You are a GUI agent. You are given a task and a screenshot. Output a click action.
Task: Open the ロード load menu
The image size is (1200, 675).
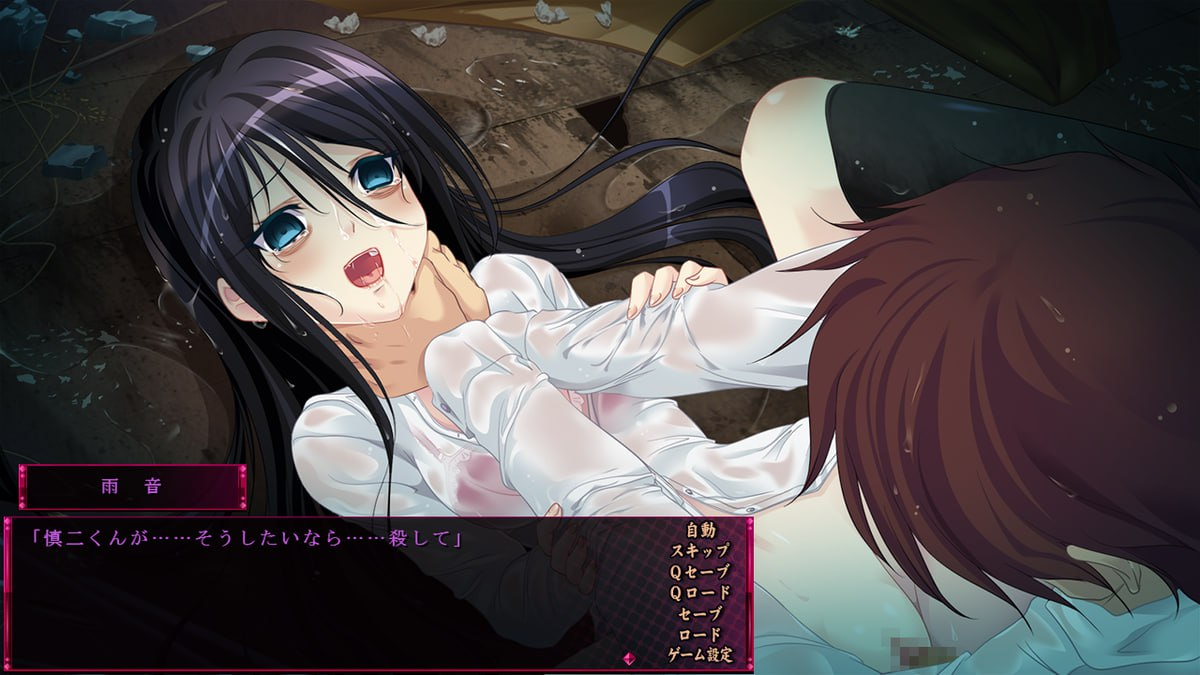(700, 634)
